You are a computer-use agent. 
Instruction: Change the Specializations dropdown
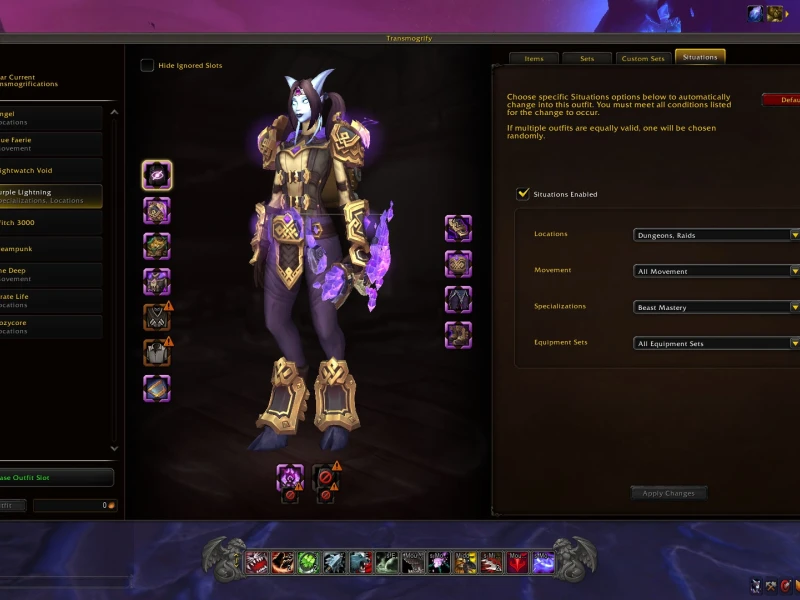[716, 307]
